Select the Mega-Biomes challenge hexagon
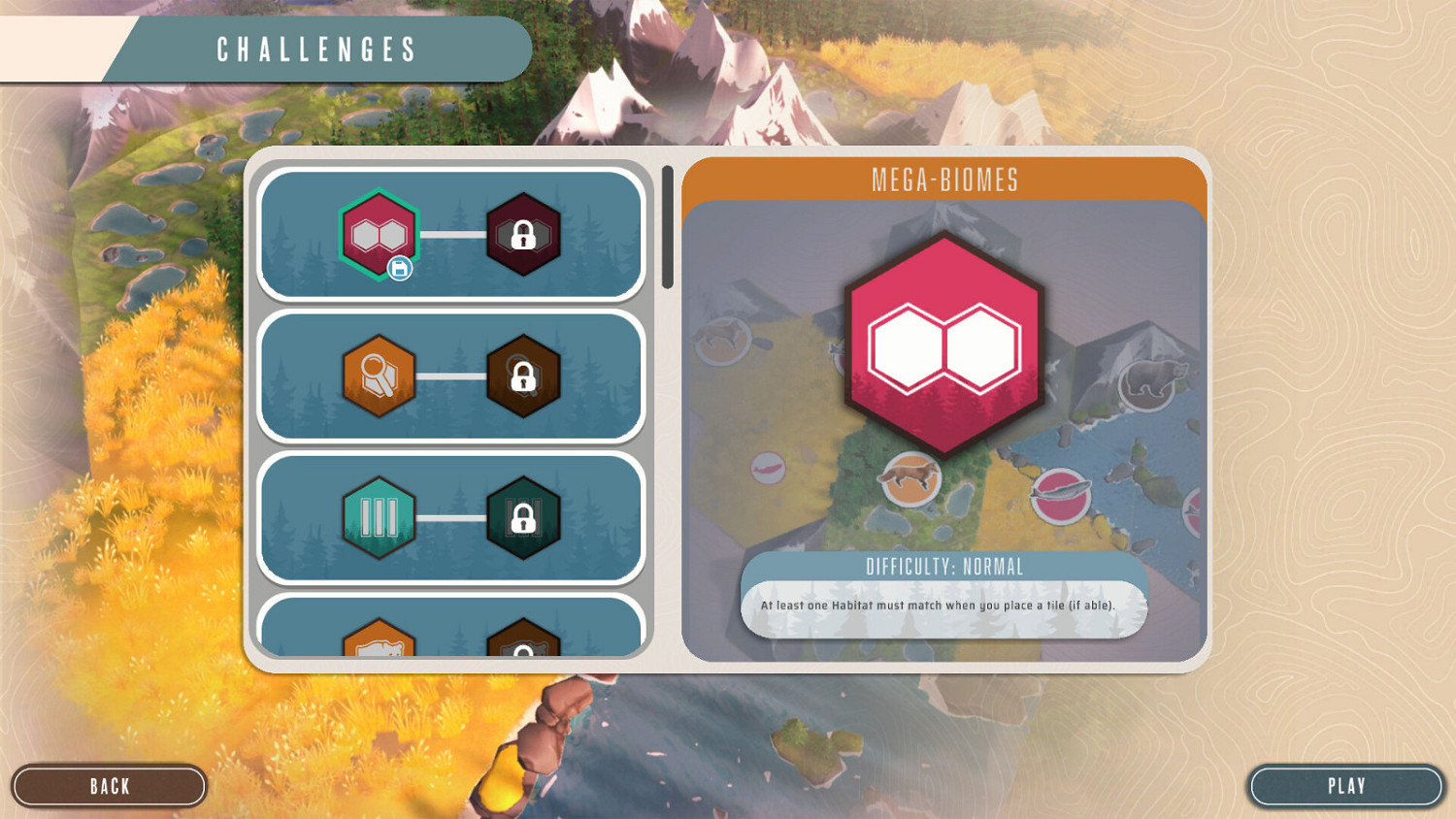 click(378, 234)
